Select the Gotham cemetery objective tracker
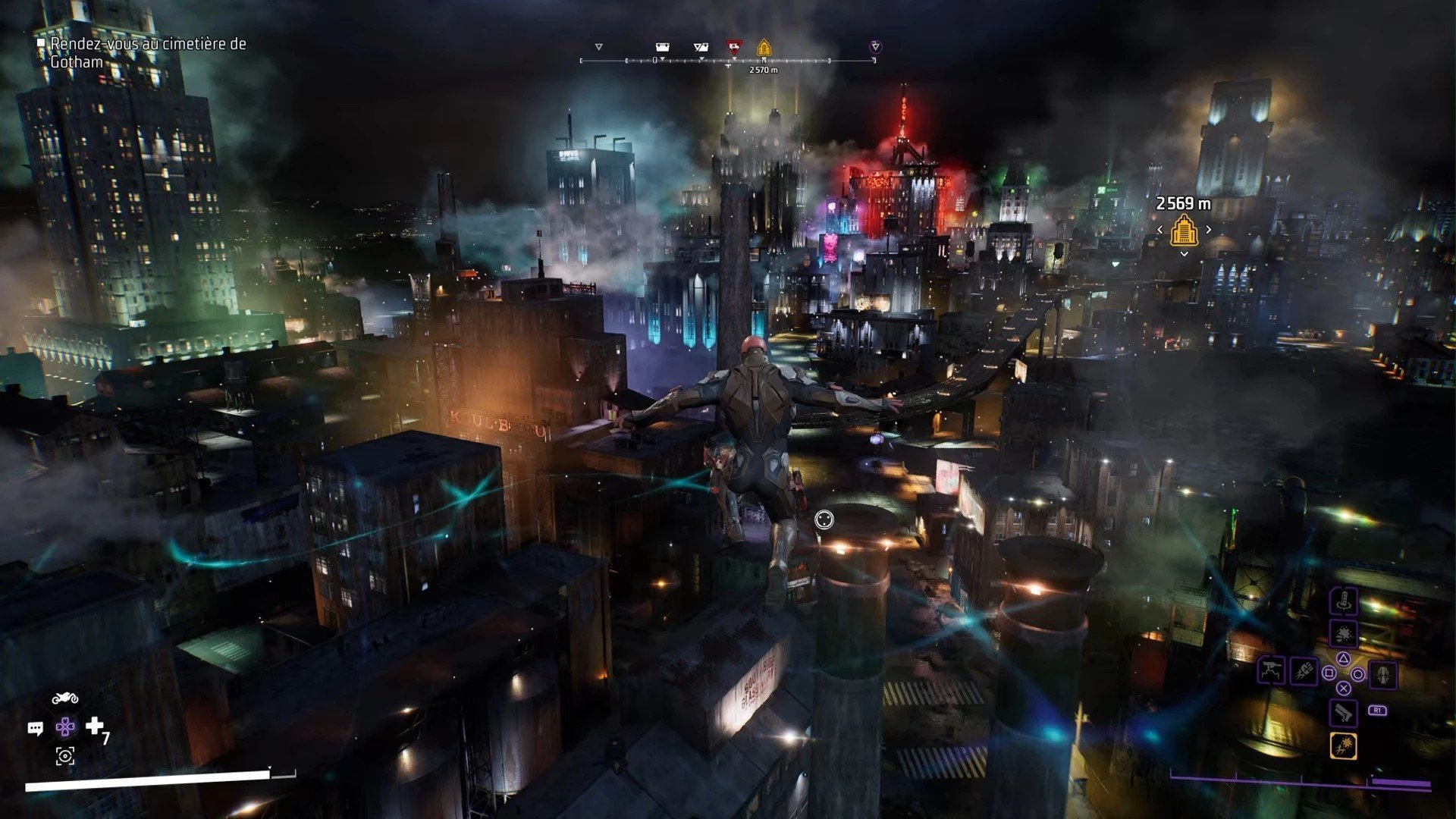This screenshot has width=1456, height=819. click(148, 53)
